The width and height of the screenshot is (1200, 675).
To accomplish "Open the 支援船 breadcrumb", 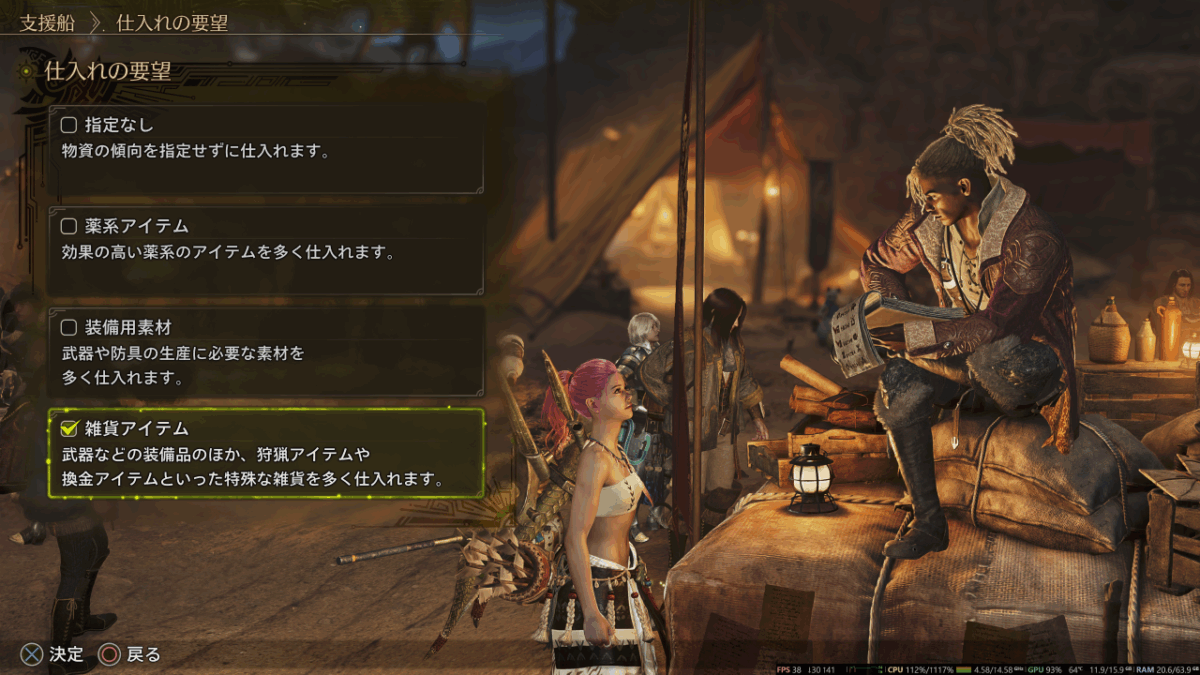I will pyautogui.click(x=49, y=21).
